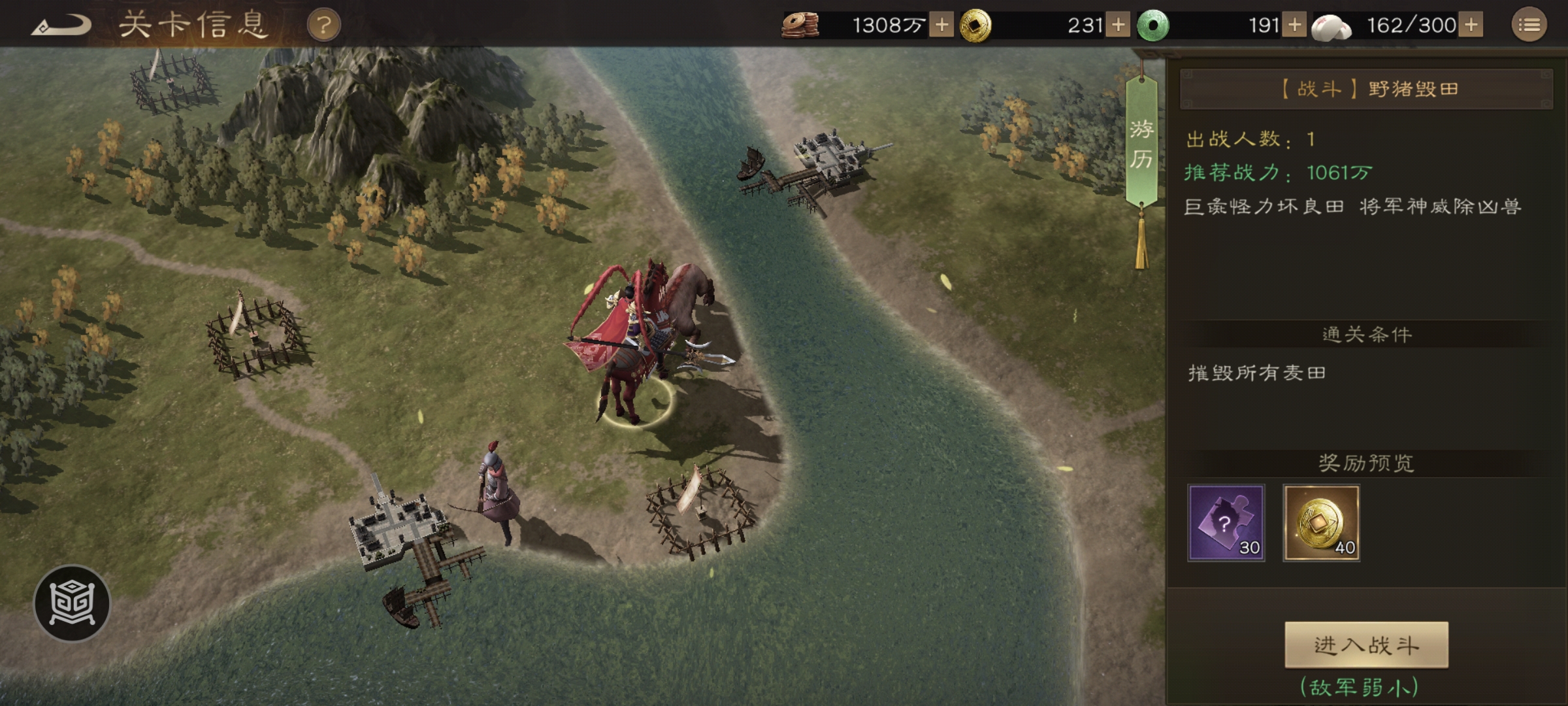Viewport: 1568px width, 706px height.
Task: Add gold coins with its plus button
Action: coord(1118,25)
